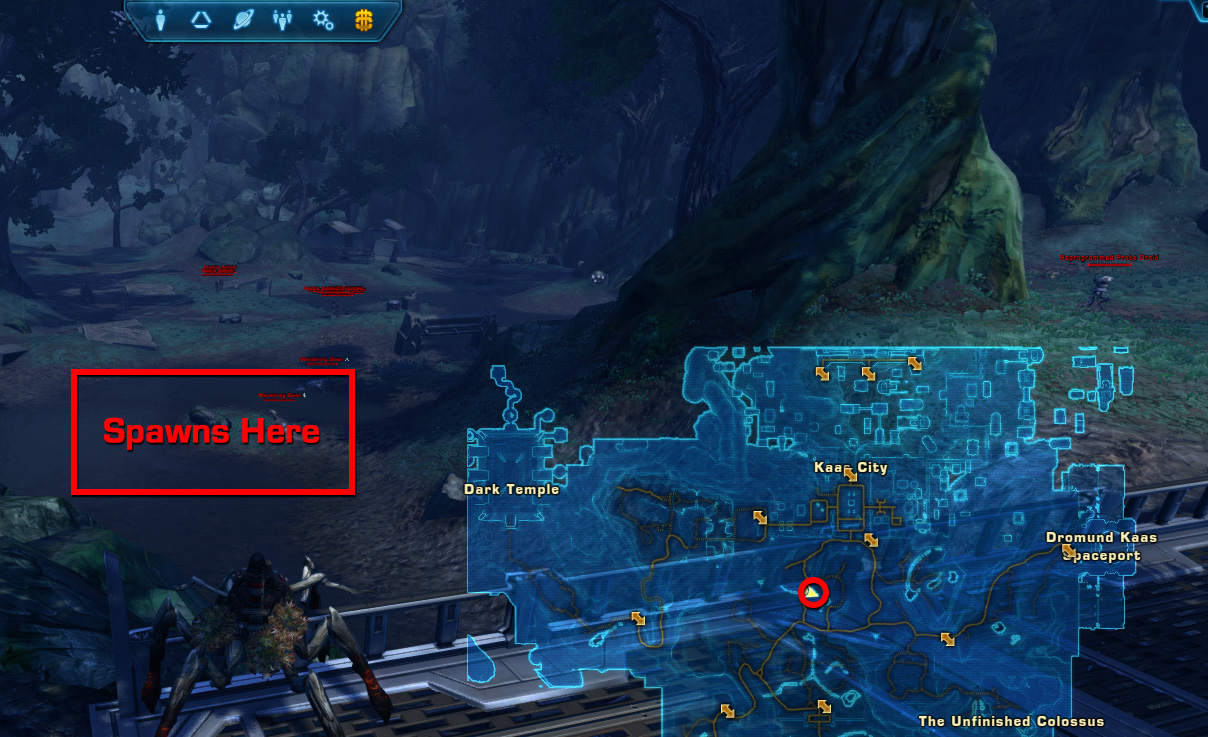Click the player arrow marker on the map
This screenshot has width=1208, height=737.
click(x=813, y=594)
